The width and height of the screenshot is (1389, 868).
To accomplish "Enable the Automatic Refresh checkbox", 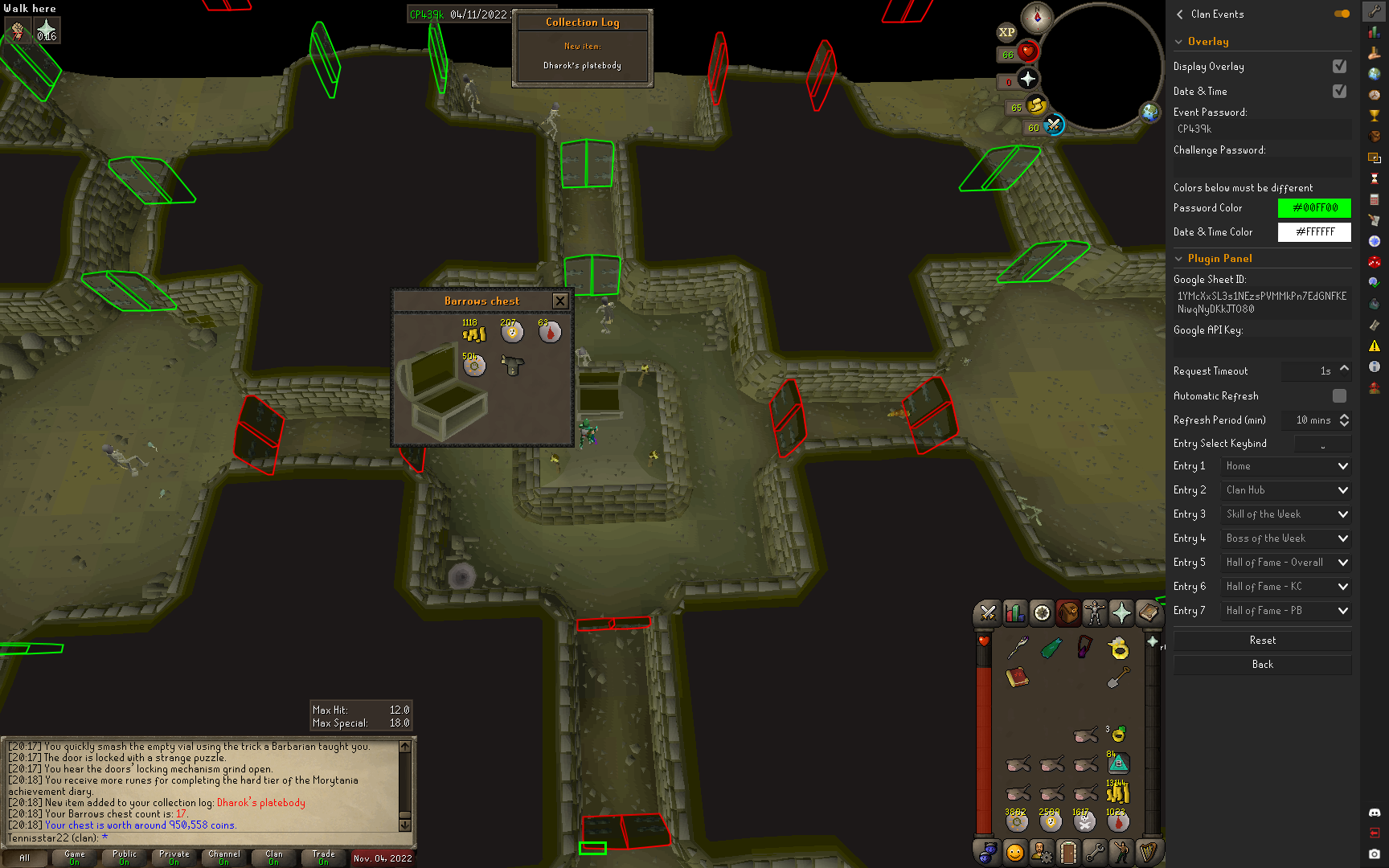I will click(1339, 395).
